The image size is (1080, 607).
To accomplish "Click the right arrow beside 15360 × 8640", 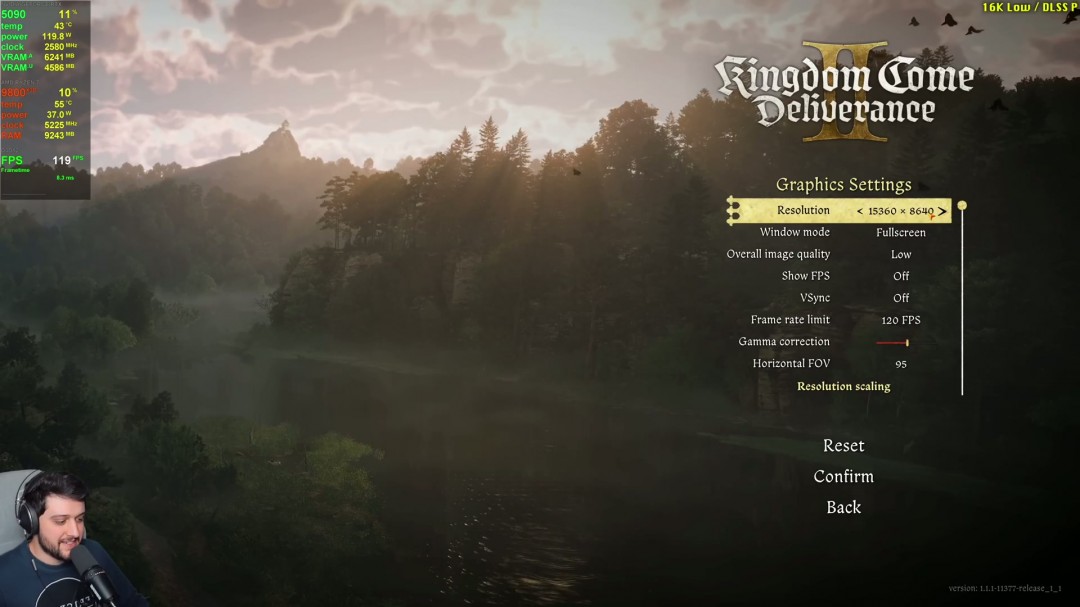I will (x=942, y=211).
